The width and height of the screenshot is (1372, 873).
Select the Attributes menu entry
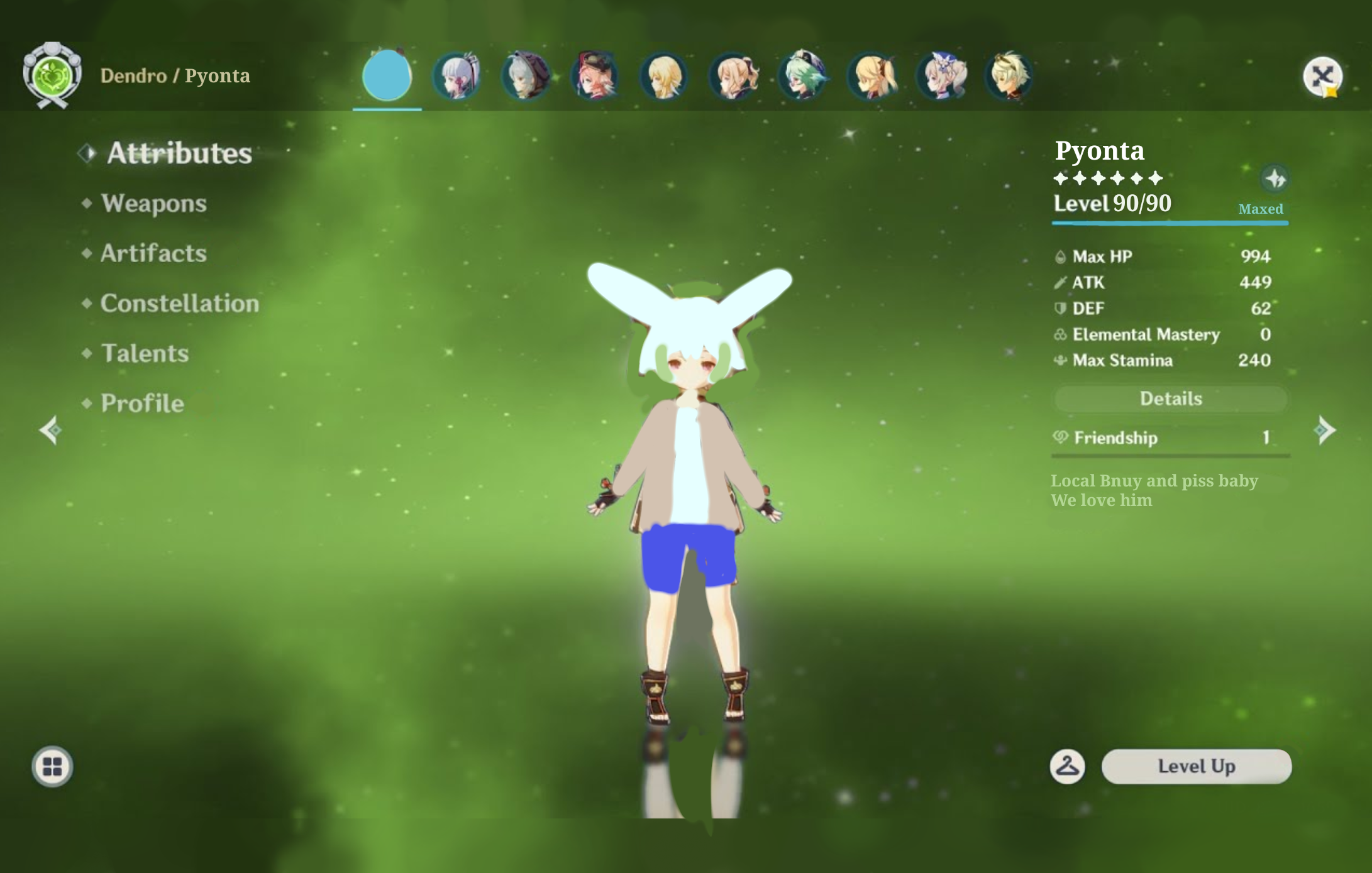tap(179, 153)
